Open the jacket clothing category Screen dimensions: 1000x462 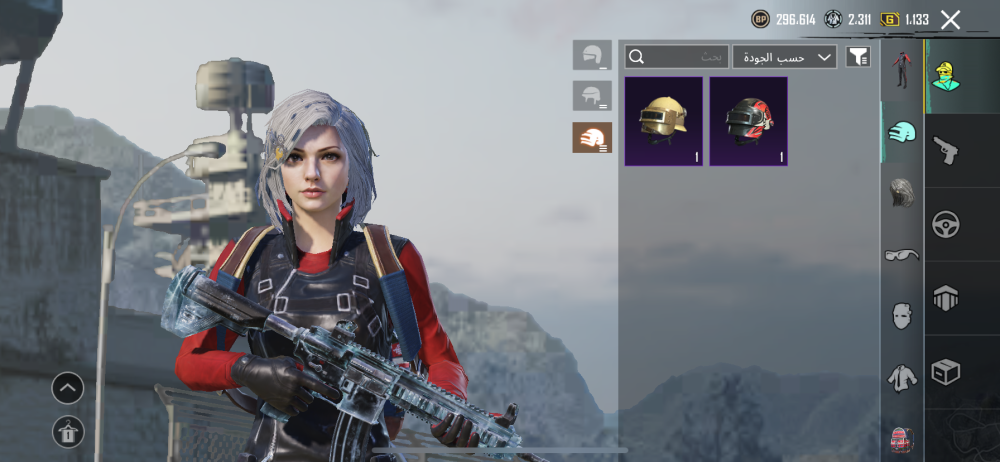click(x=902, y=377)
